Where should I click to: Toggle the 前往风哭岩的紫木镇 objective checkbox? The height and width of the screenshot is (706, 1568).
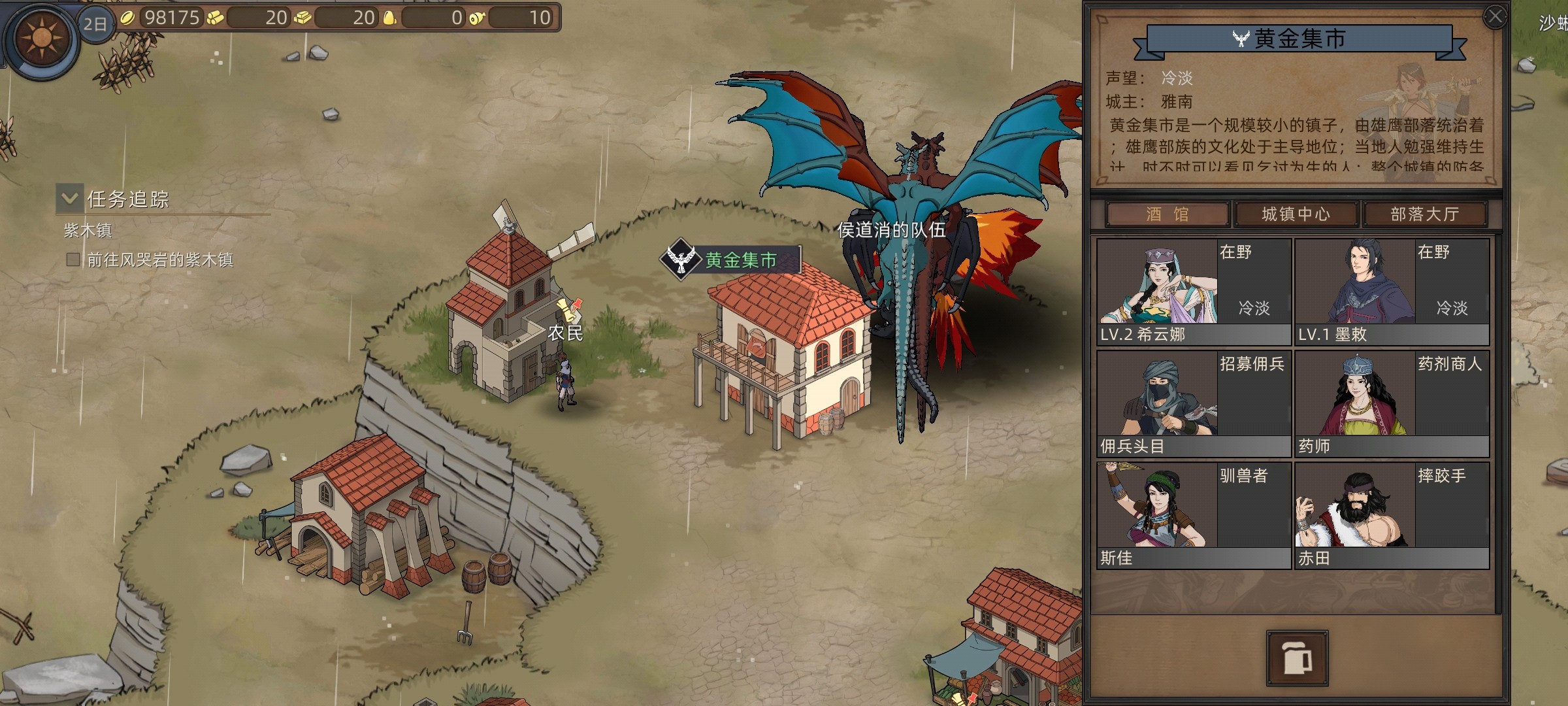(73, 260)
